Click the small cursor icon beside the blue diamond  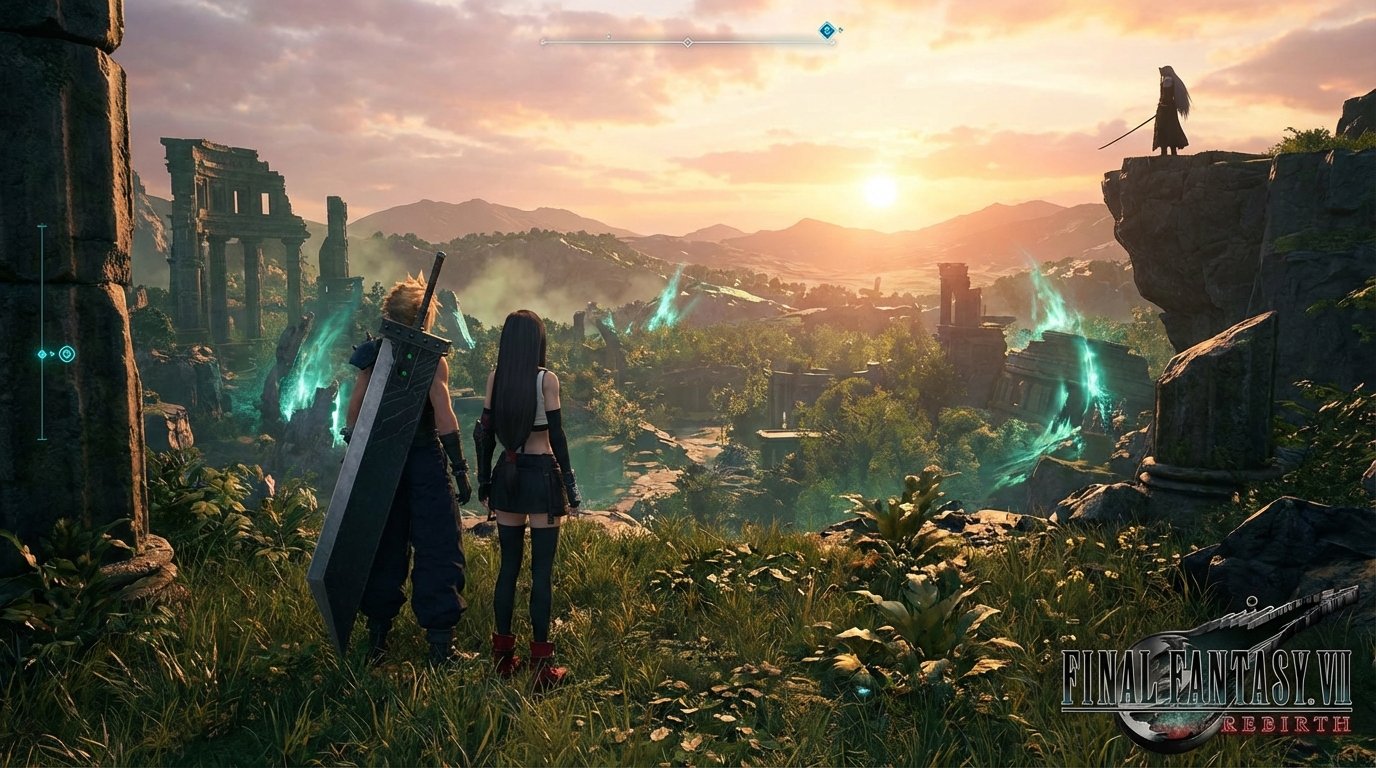(x=843, y=30)
